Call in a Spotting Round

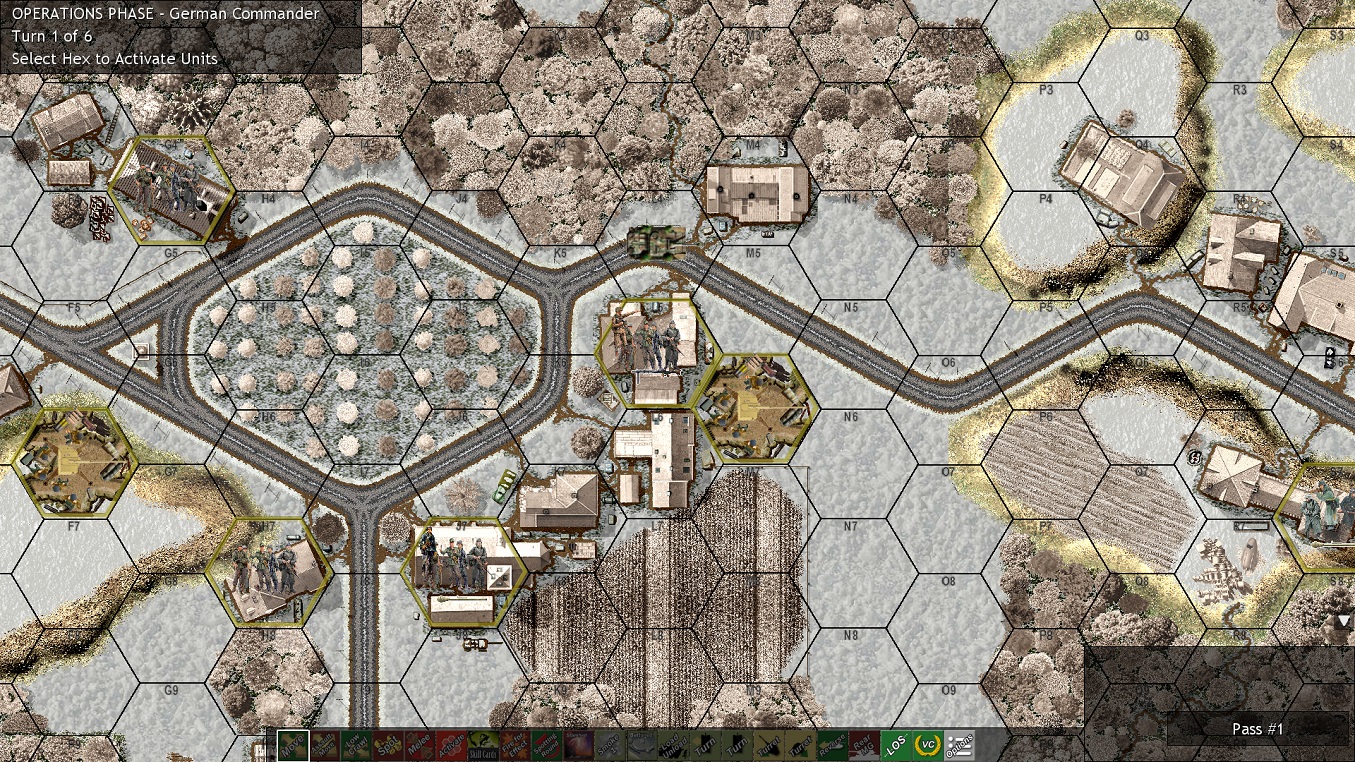(546, 744)
